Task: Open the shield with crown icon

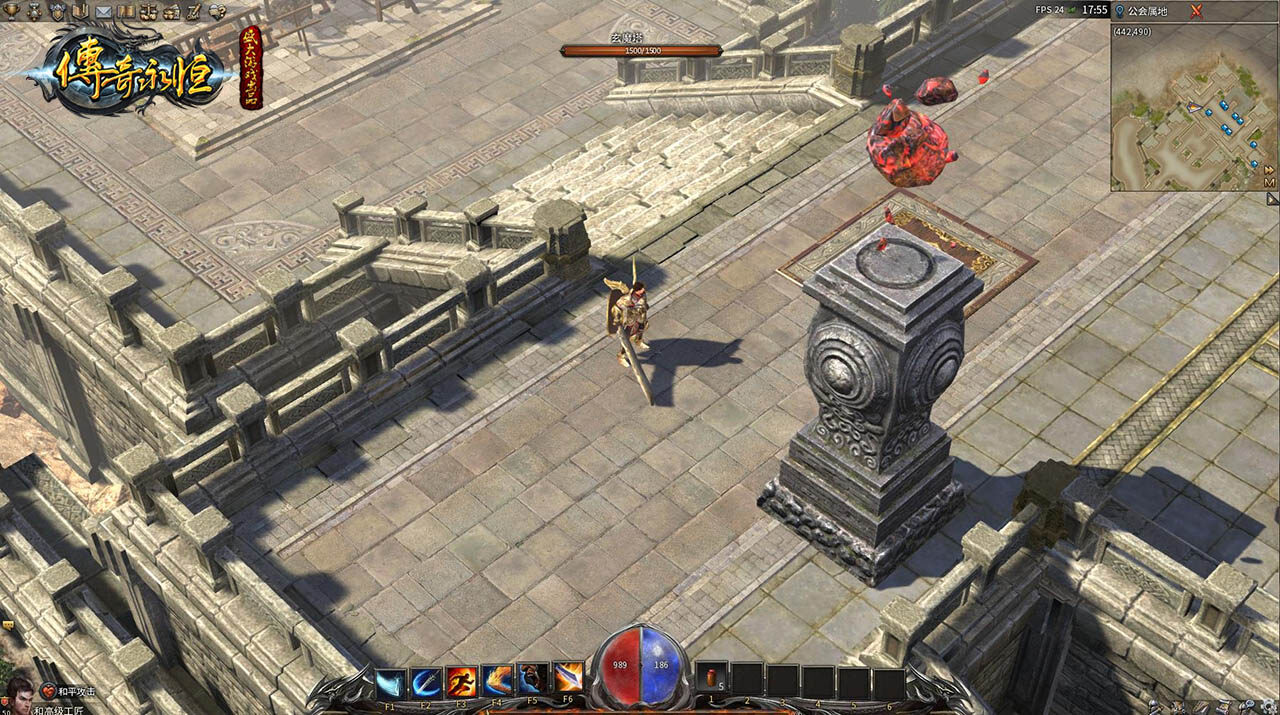Action: click(57, 11)
